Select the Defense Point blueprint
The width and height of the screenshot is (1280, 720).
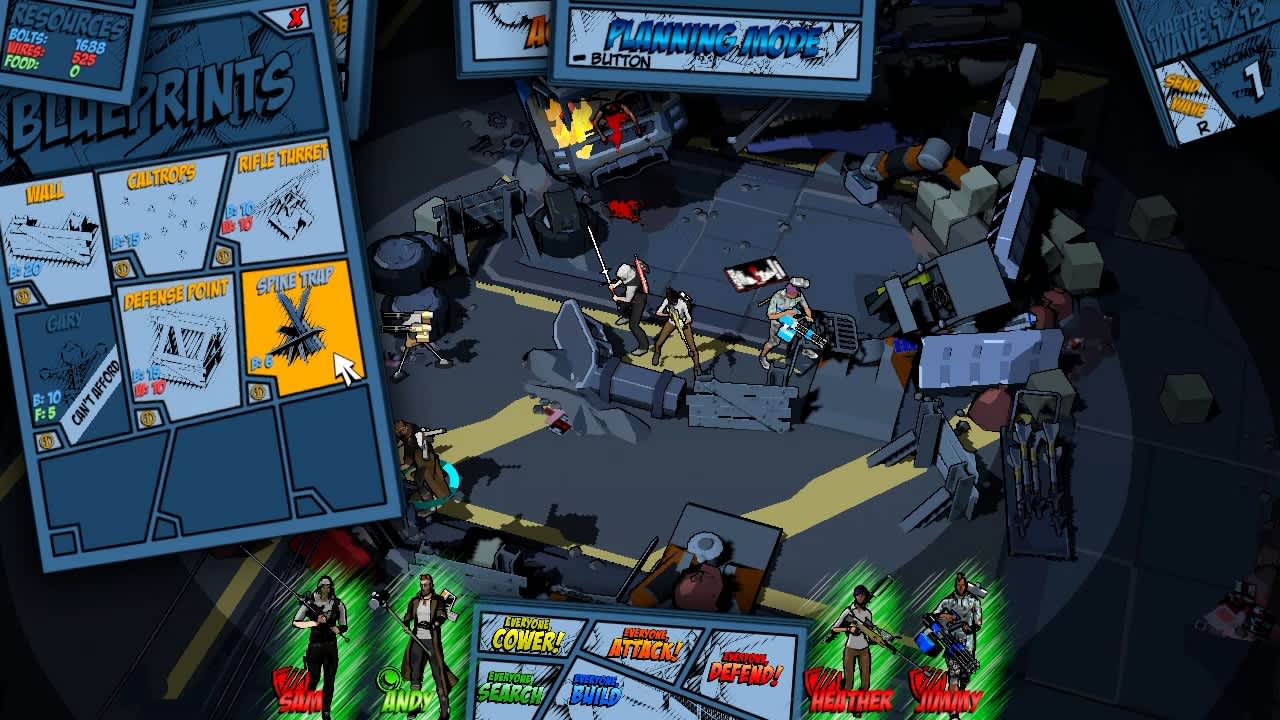[x=180, y=335]
